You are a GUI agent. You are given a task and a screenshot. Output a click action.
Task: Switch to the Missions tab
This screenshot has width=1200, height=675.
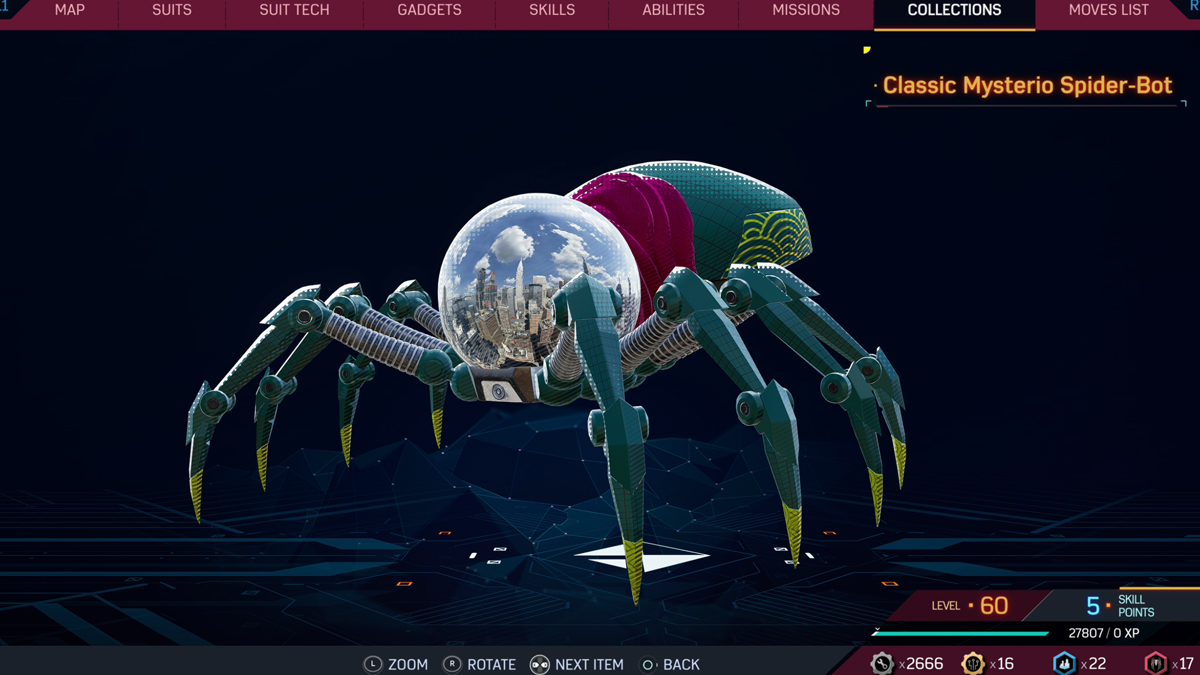tap(806, 11)
